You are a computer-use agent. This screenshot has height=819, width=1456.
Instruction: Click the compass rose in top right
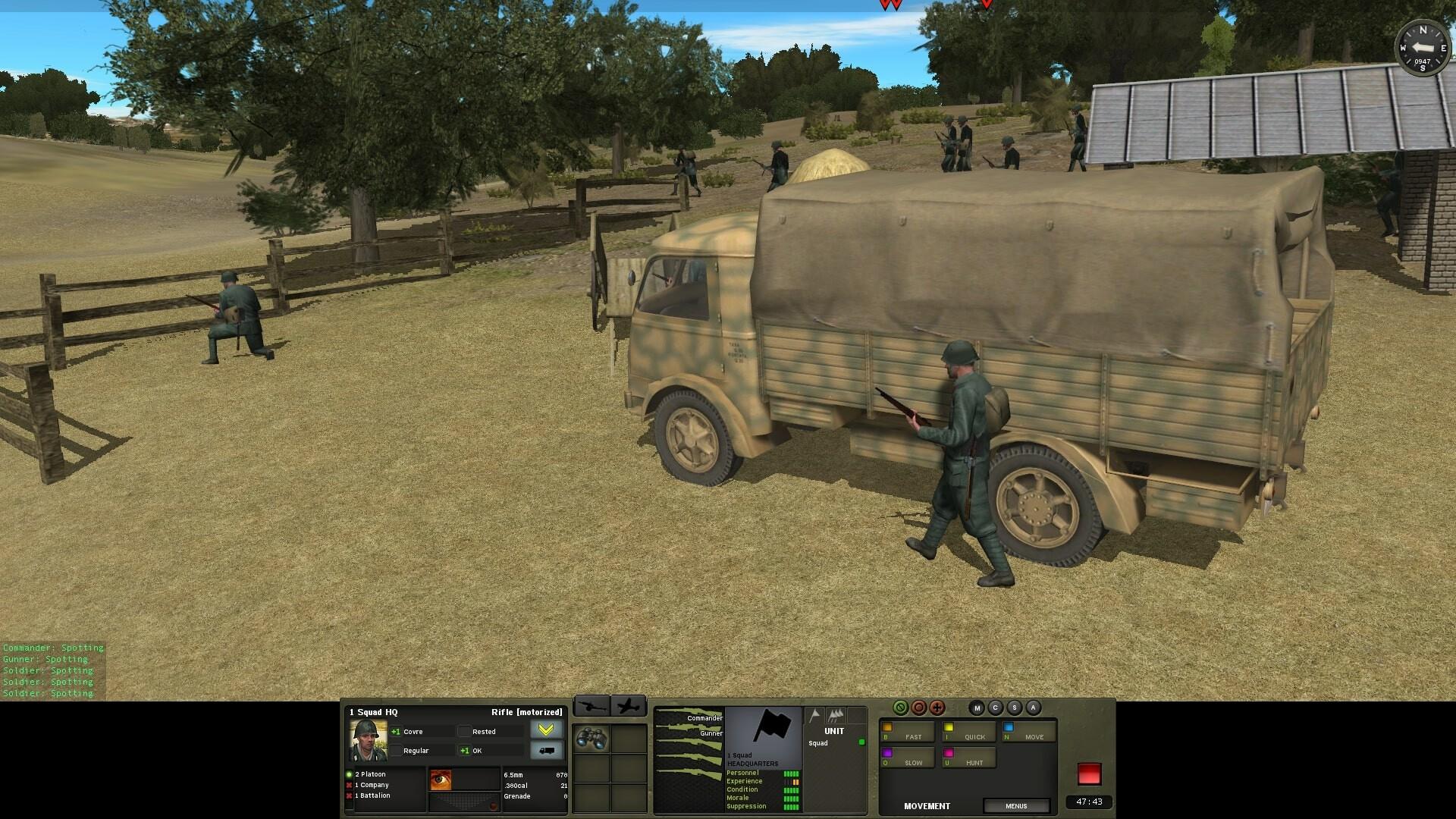1423,47
